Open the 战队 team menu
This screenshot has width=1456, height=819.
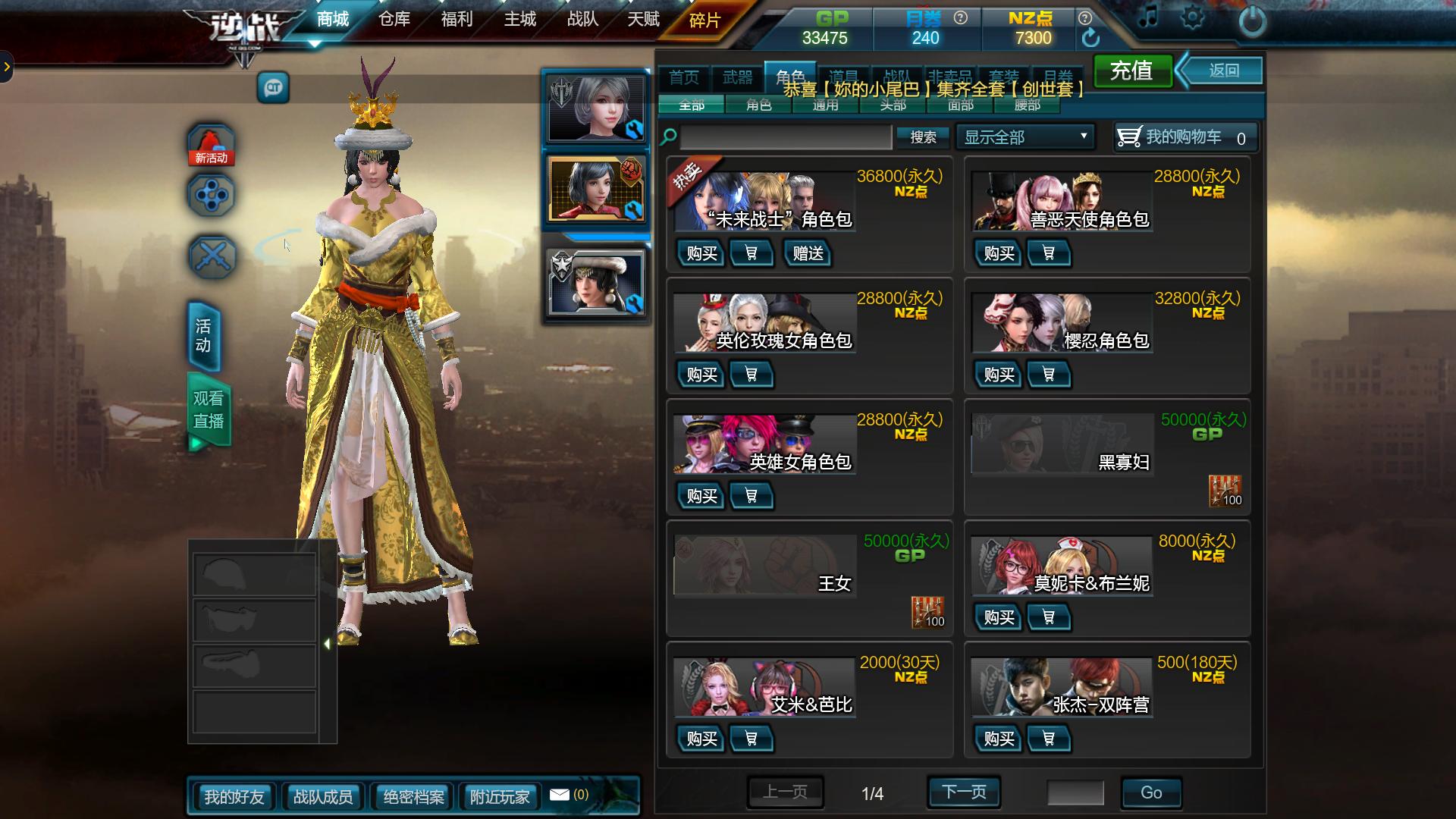[x=582, y=19]
